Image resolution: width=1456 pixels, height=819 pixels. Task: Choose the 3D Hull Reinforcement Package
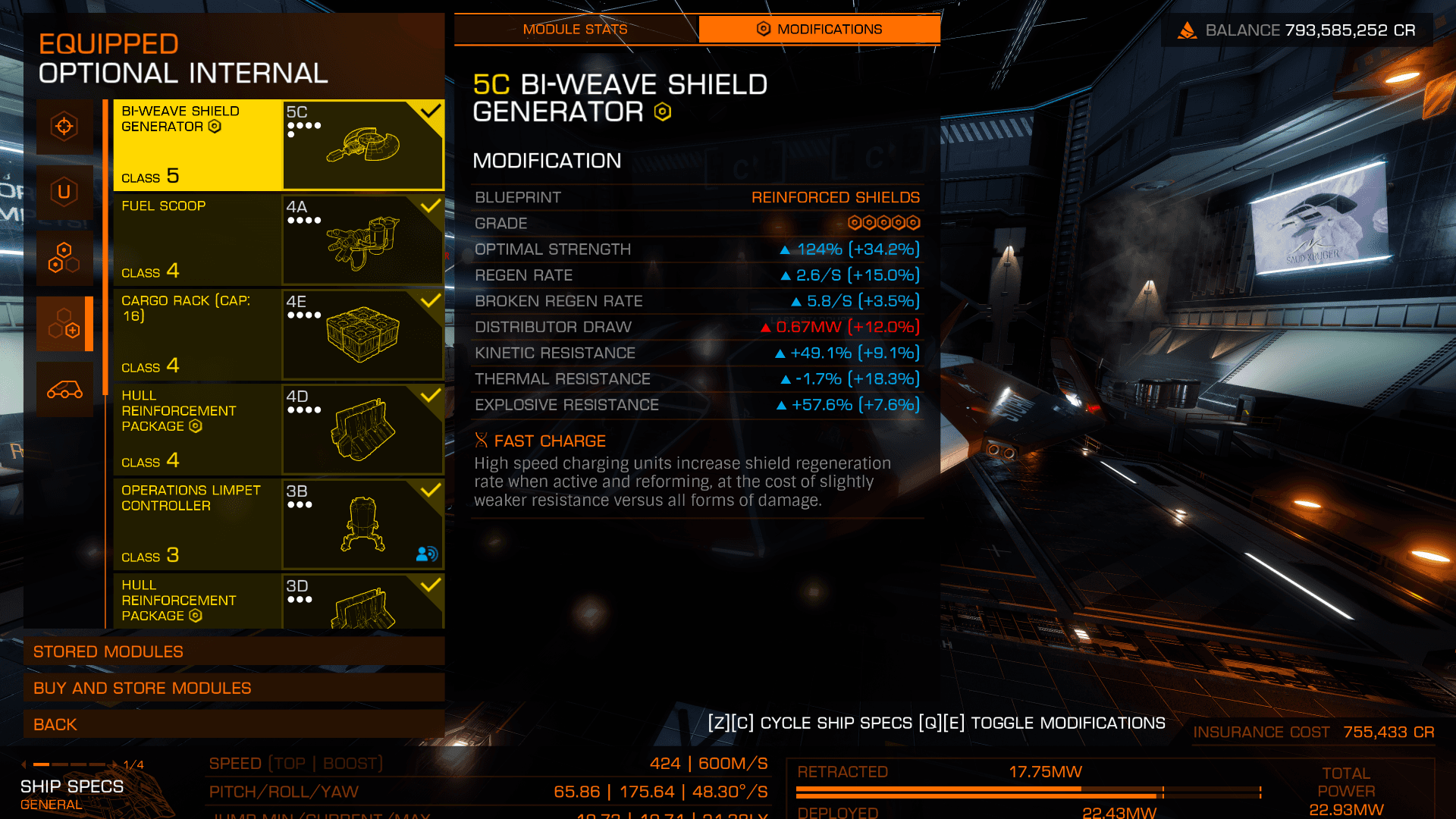point(278,601)
